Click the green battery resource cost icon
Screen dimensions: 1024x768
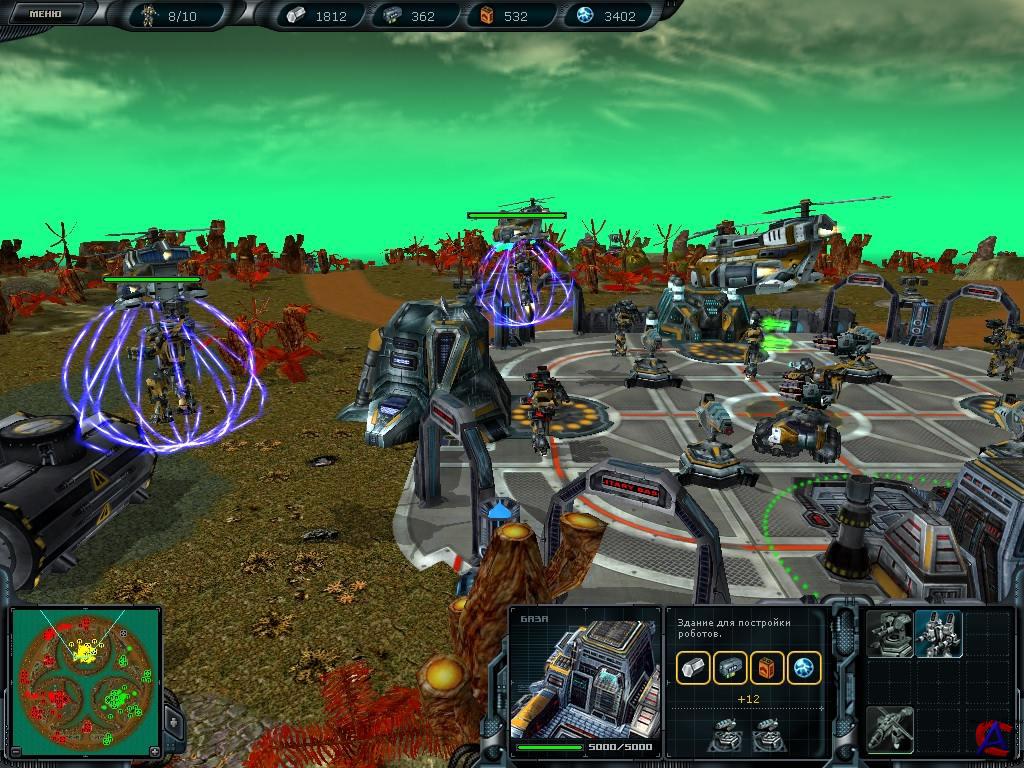pos(730,668)
